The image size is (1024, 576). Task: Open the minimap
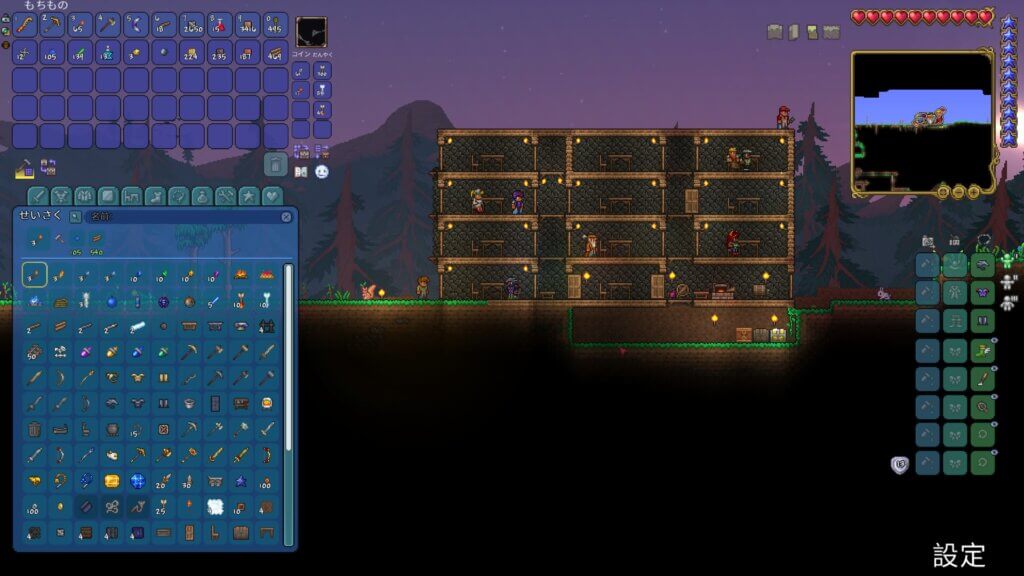click(922, 122)
